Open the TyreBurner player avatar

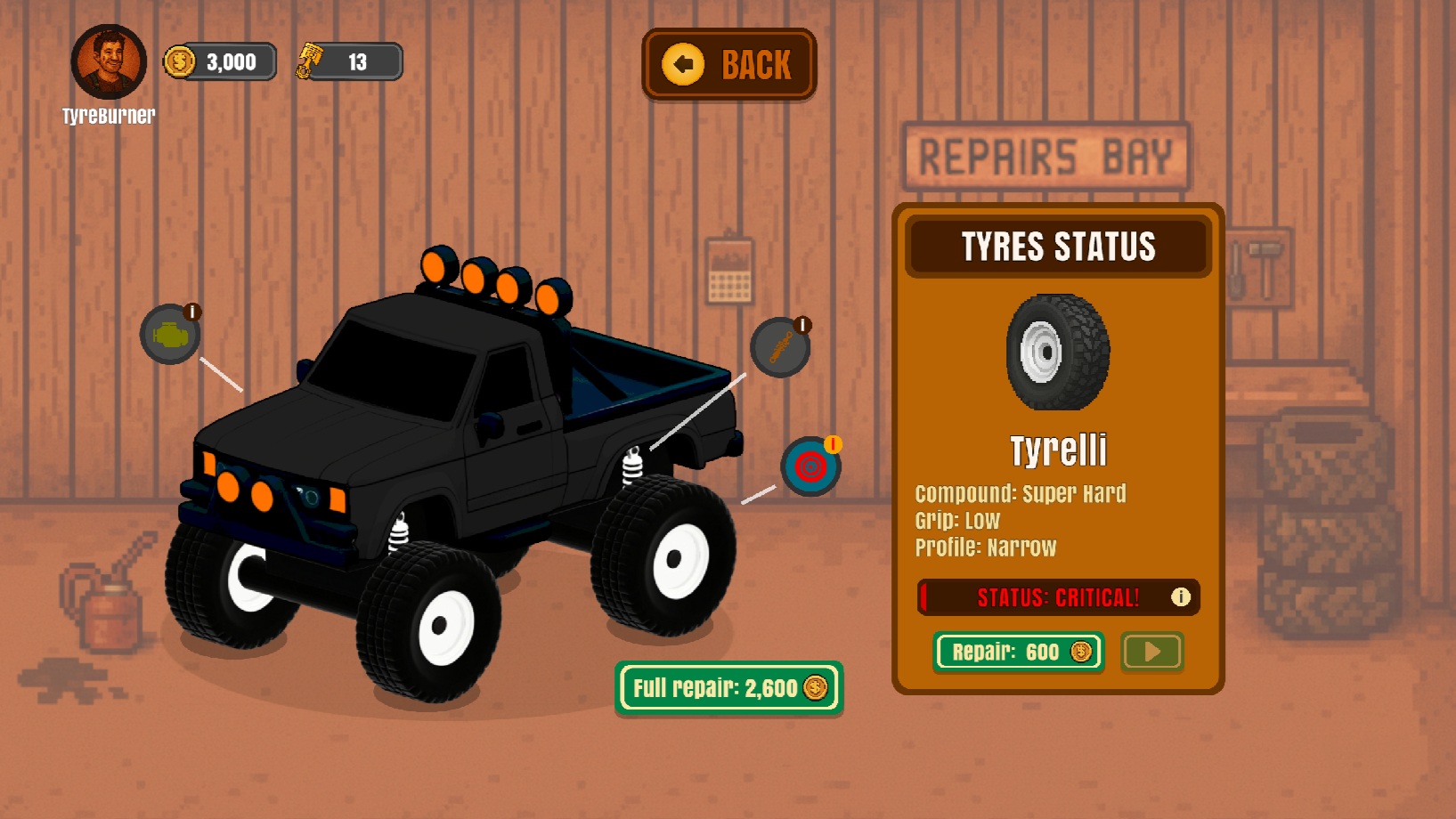(109, 61)
